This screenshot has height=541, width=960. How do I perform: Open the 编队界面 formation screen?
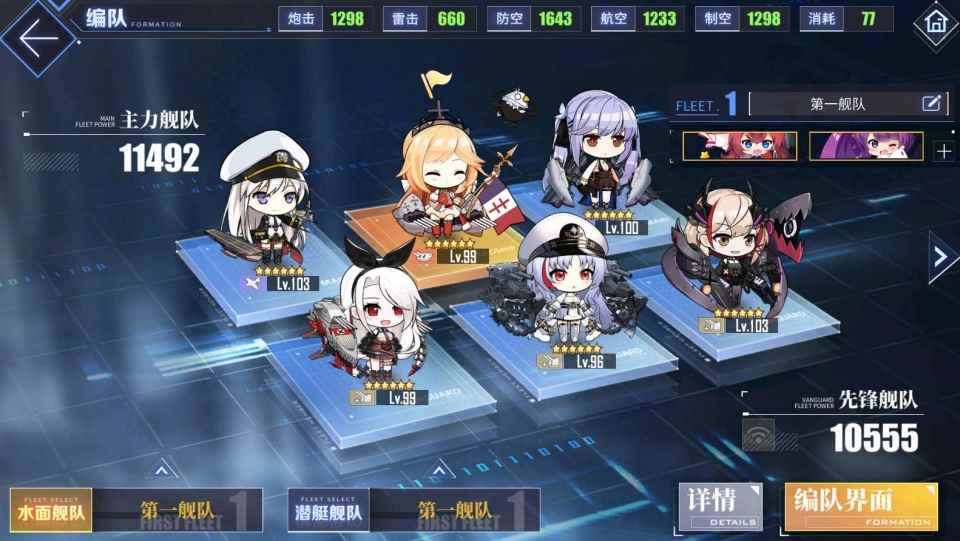click(861, 507)
